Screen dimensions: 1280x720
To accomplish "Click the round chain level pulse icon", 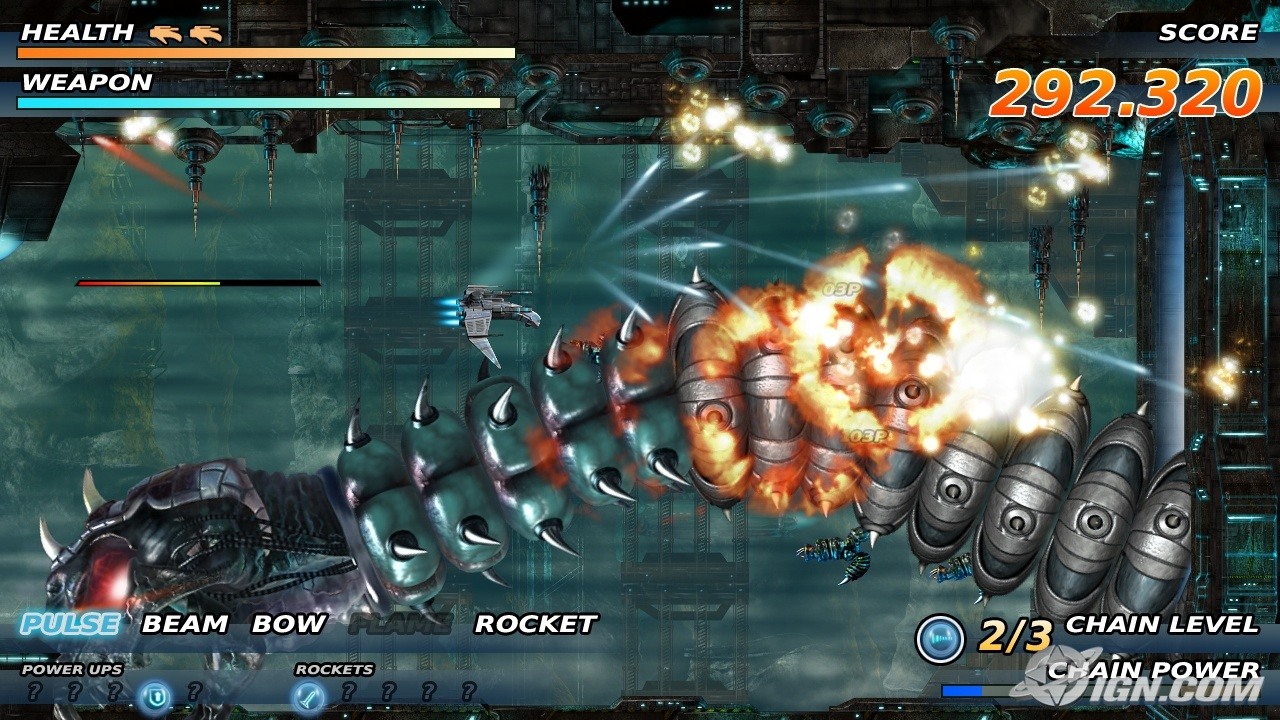I will tap(940, 639).
